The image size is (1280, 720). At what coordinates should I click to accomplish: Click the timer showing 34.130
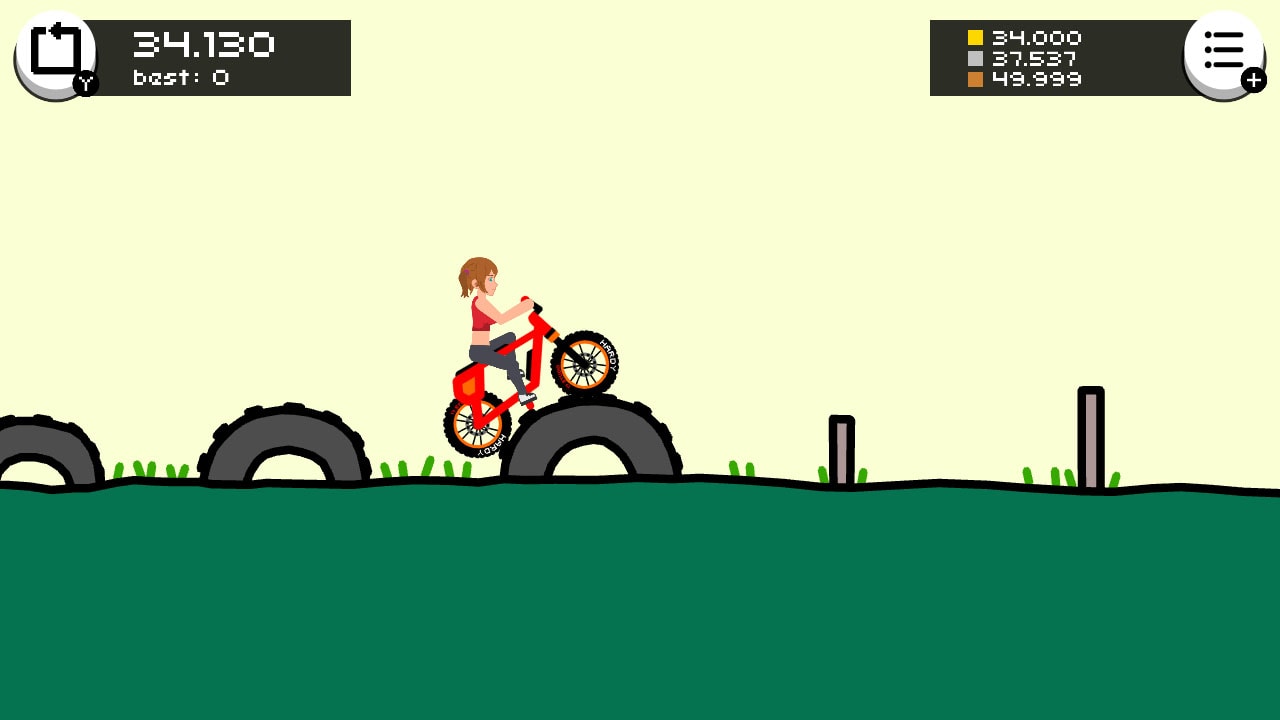pos(203,43)
